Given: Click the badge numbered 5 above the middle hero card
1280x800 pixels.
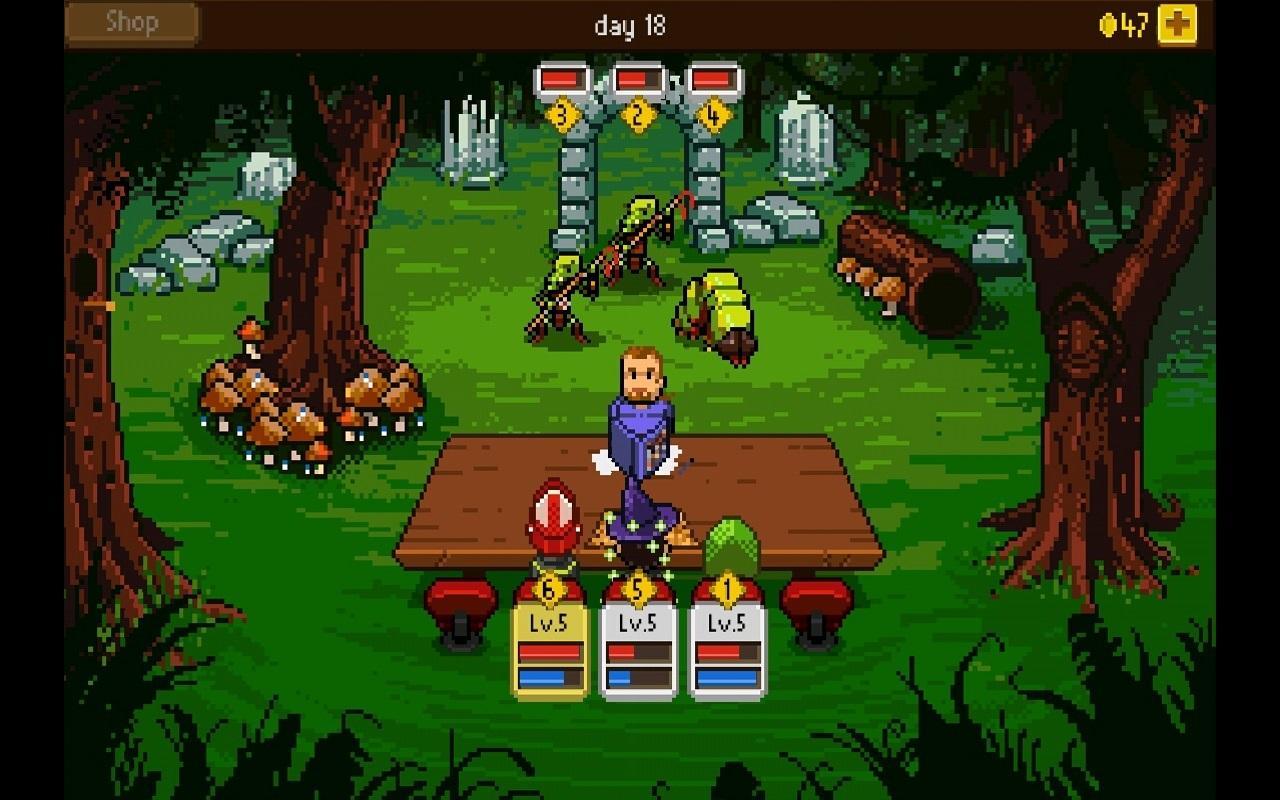Looking at the screenshot, I should [638, 590].
